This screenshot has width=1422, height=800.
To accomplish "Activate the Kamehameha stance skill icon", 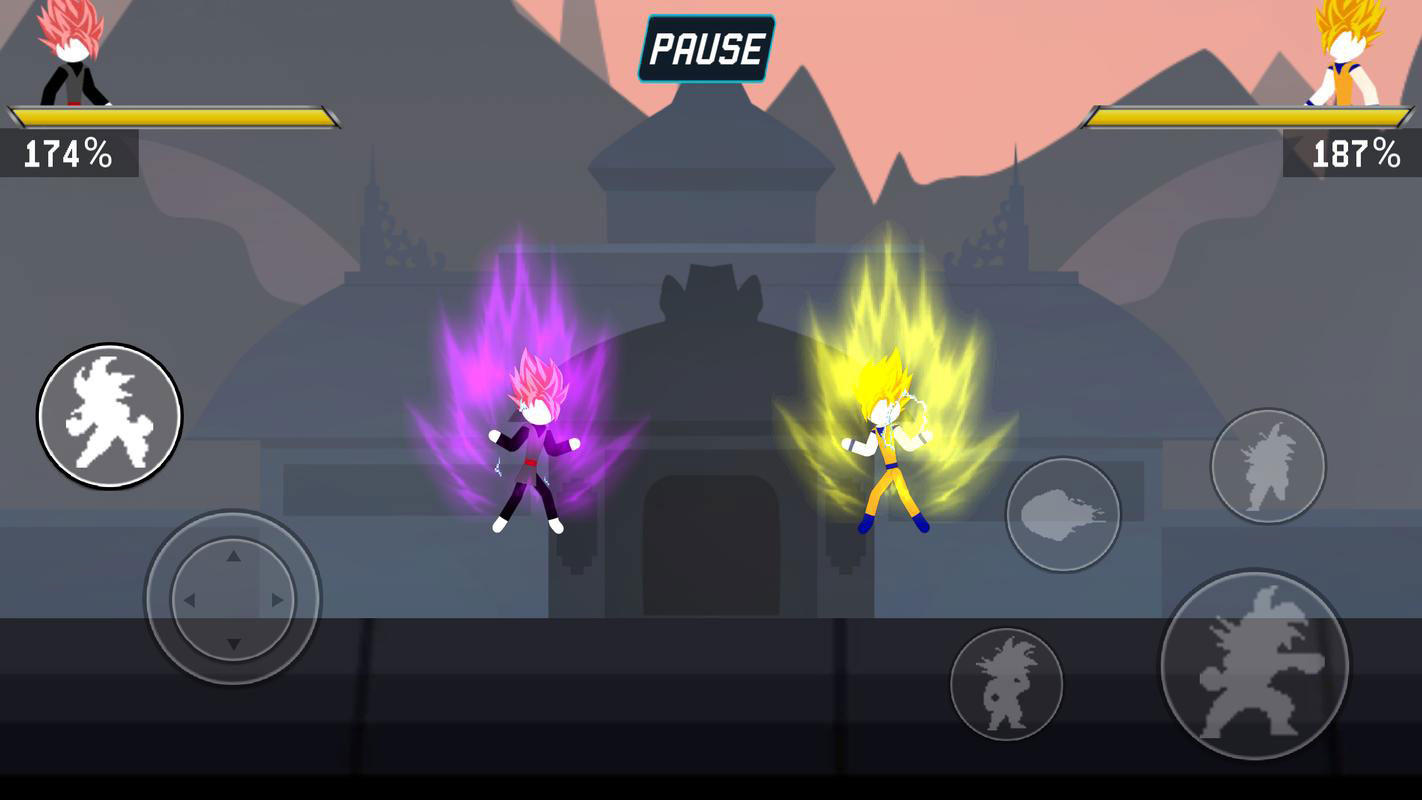I will coord(1064,513).
